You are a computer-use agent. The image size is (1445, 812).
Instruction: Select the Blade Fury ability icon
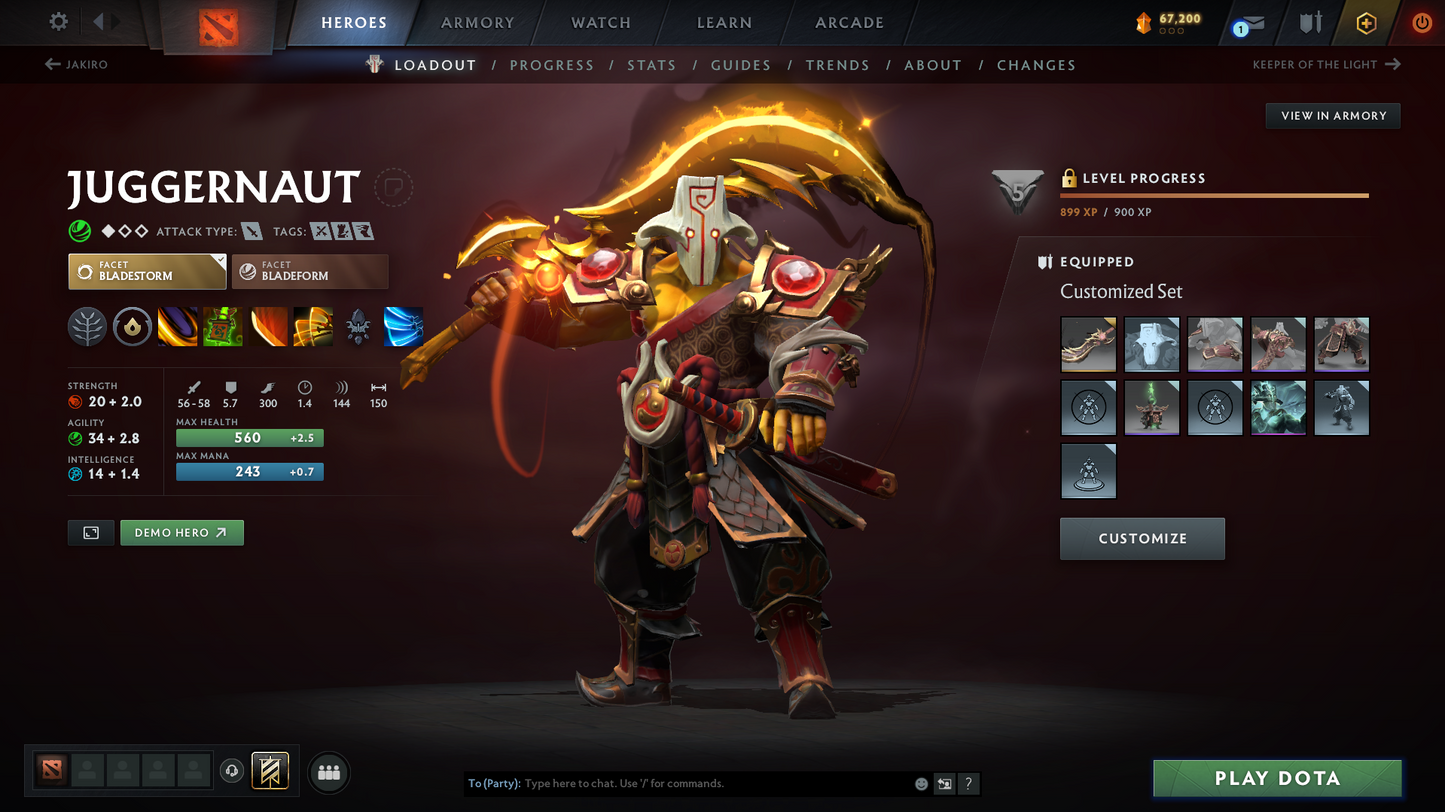coord(177,327)
